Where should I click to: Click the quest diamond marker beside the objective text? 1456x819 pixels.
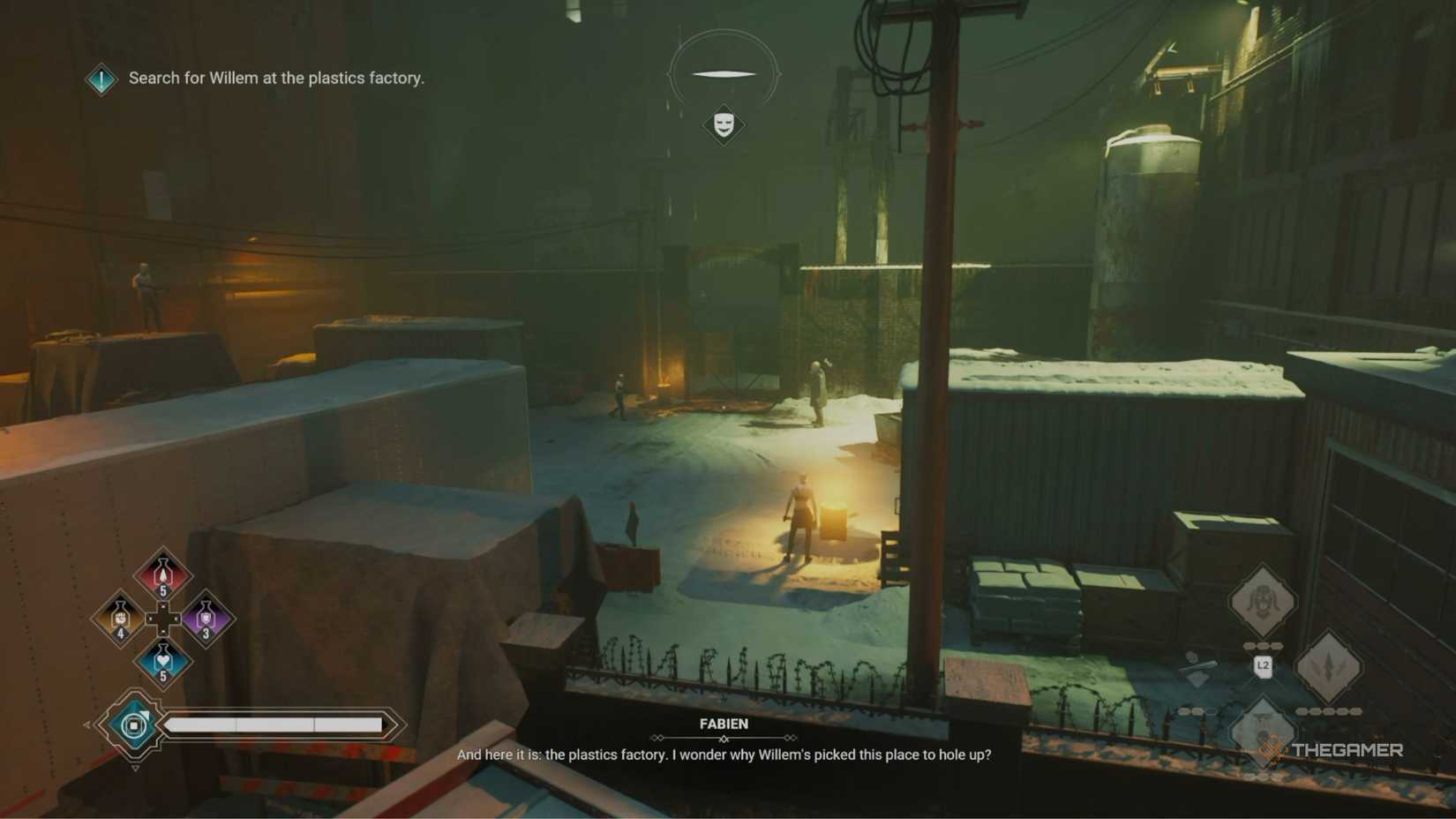(100, 78)
